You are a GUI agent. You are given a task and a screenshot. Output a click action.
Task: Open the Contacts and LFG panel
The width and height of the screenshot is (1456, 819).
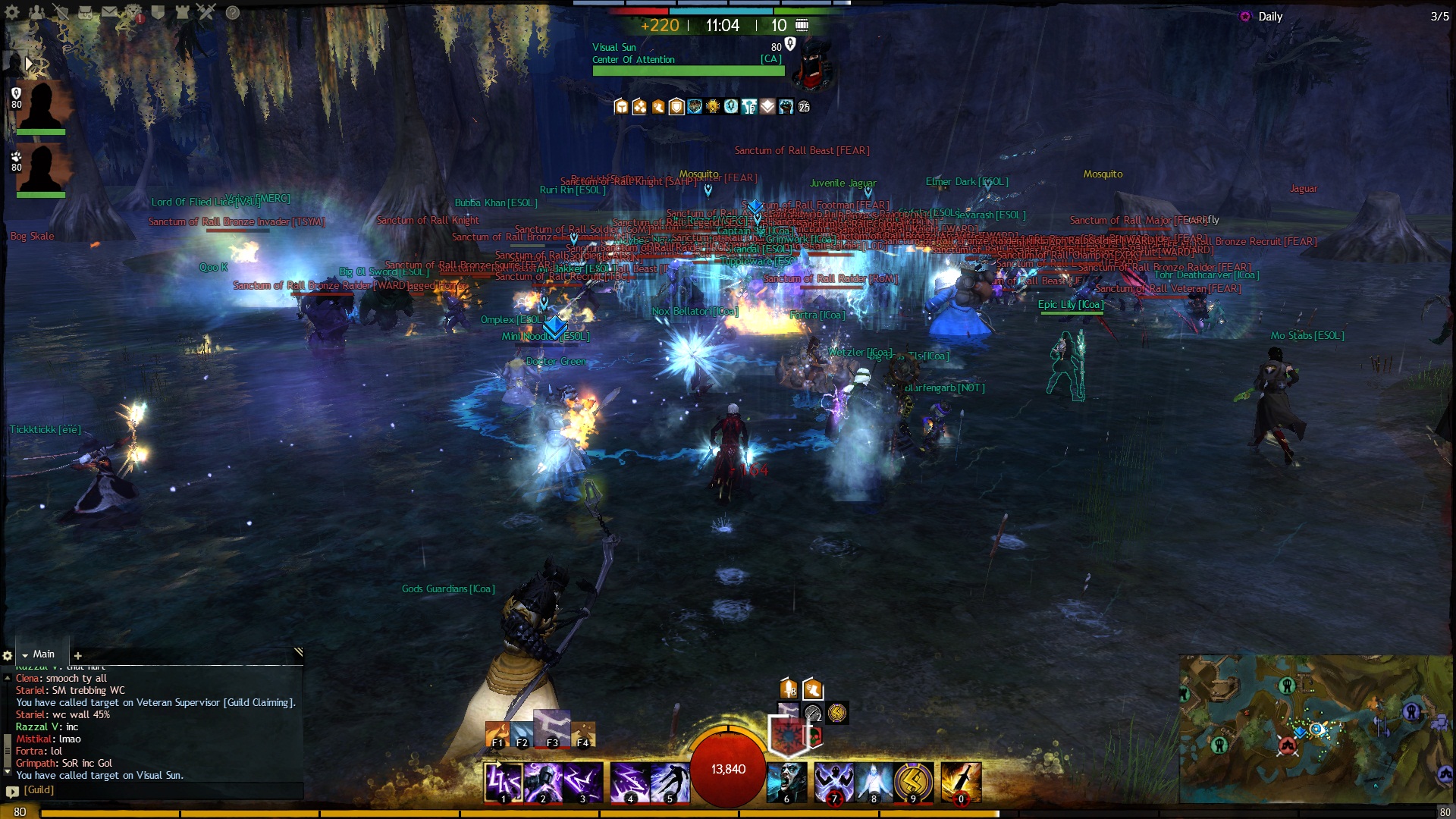pos(36,12)
